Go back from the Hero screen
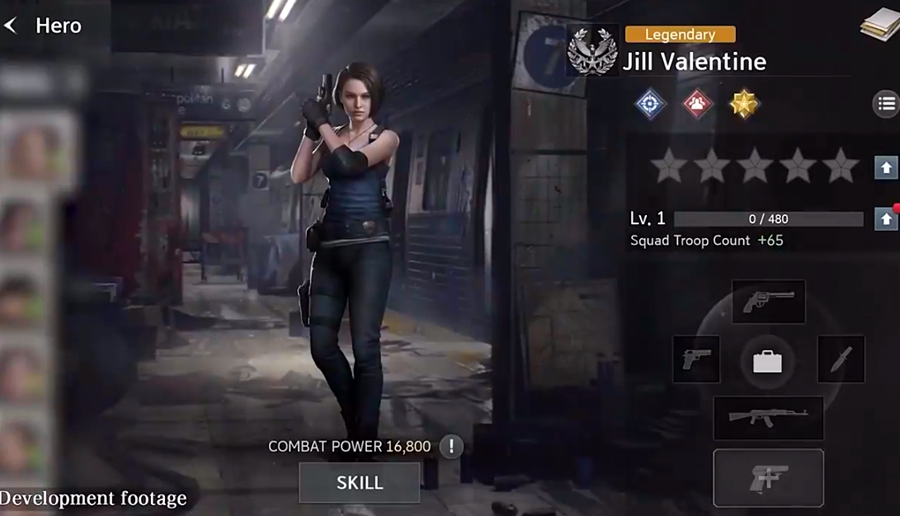Screen dimensions: 900x516 point(12,26)
